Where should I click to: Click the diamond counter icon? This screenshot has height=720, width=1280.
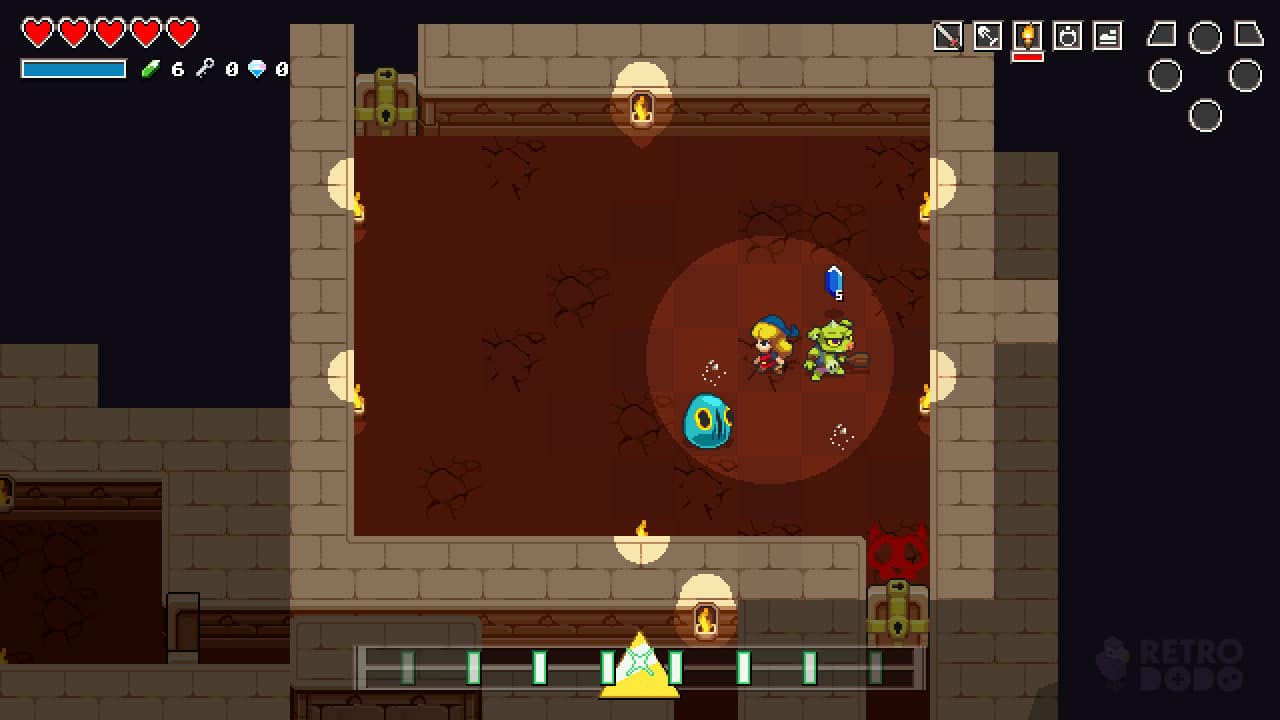pyautogui.click(x=258, y=70)
